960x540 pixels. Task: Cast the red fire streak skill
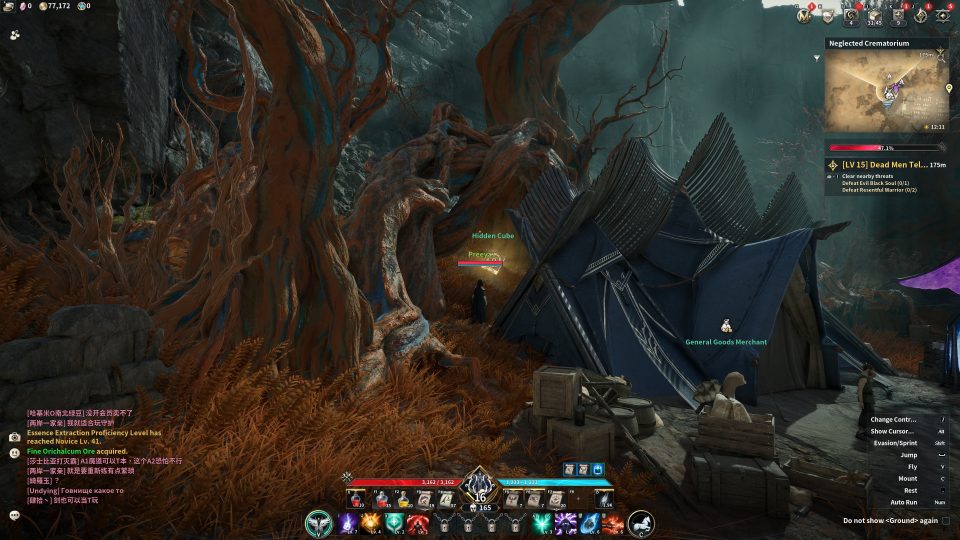pyautogui.click(x=612, y=522)
